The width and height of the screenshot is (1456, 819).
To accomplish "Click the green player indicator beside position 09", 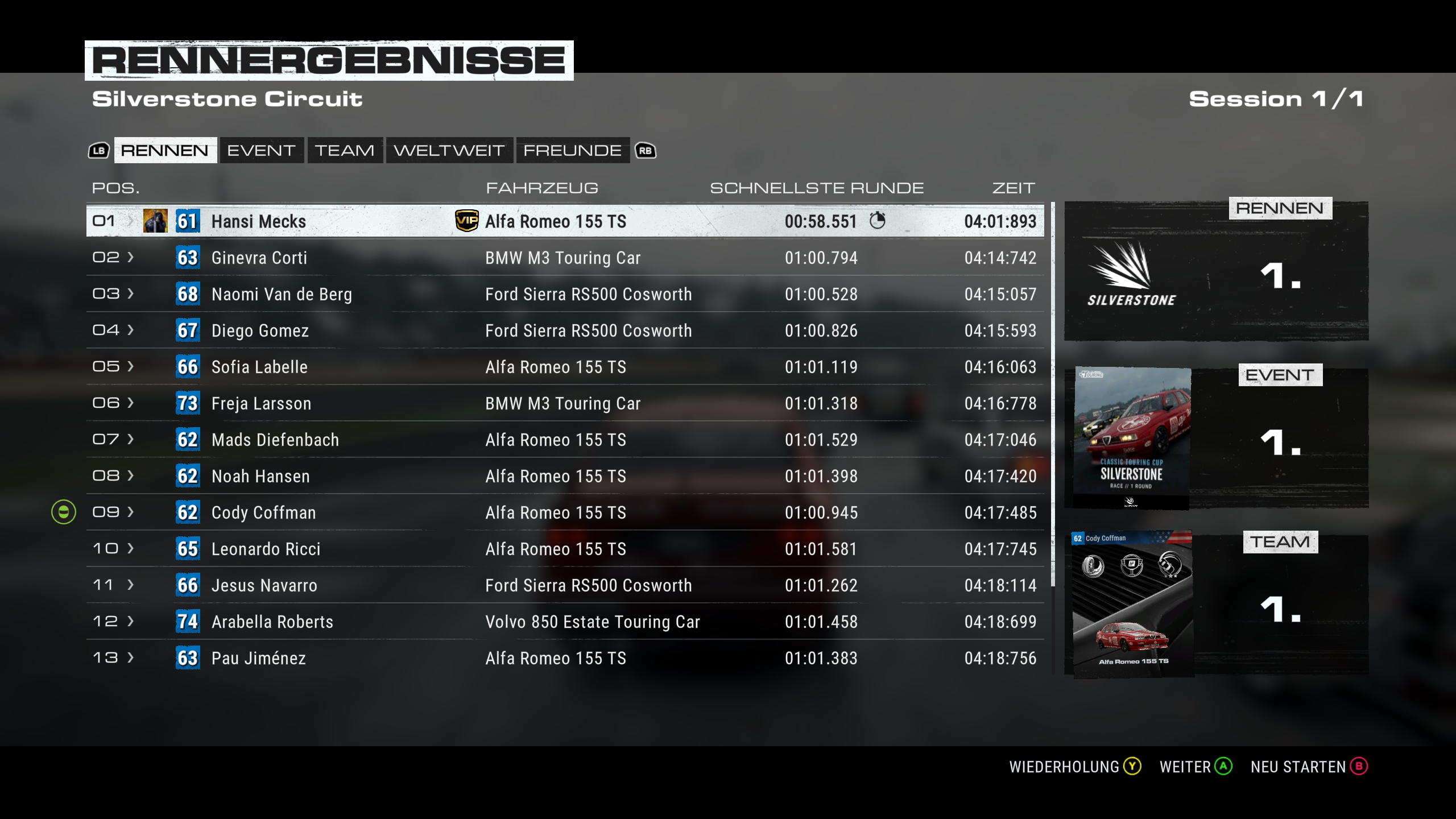I will coord(63,512).
